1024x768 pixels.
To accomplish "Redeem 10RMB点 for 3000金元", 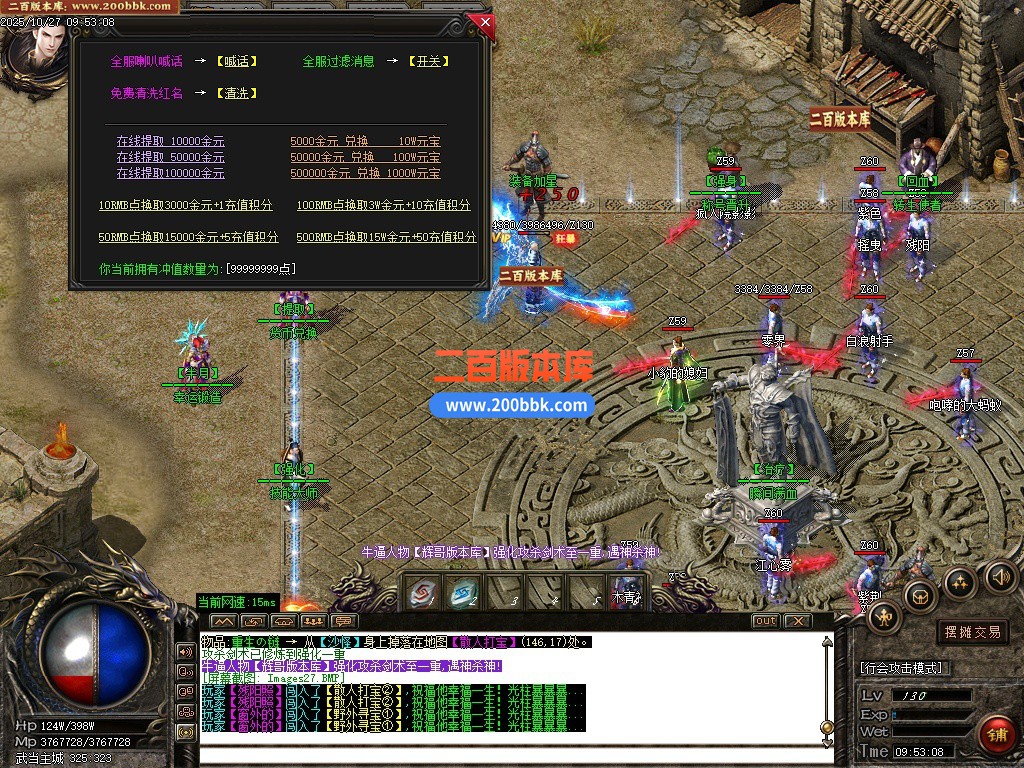I will click(x=185, y=205).
